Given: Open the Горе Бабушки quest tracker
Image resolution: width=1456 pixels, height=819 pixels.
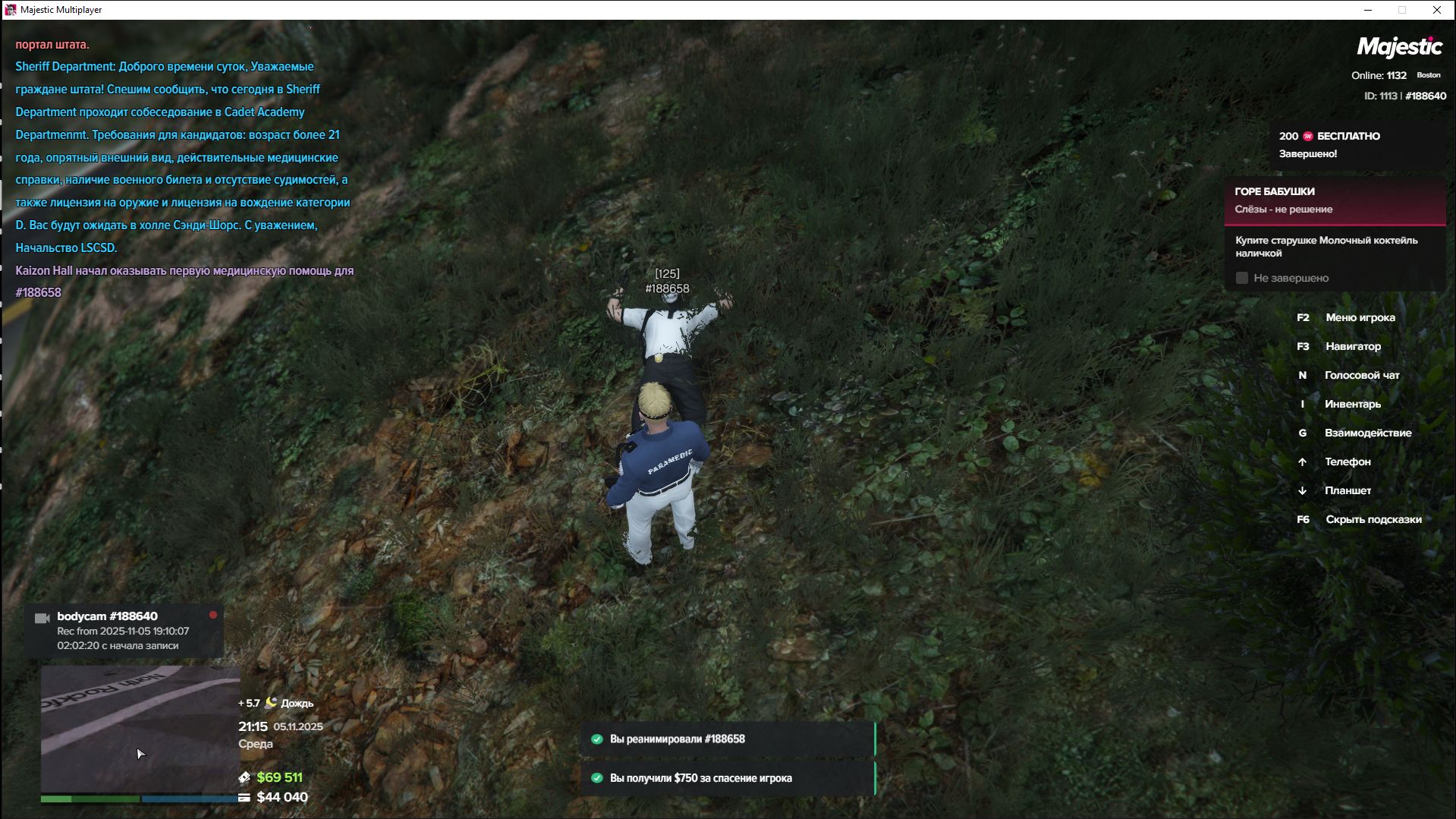Looking at the screenshot, I should 1334,200.
